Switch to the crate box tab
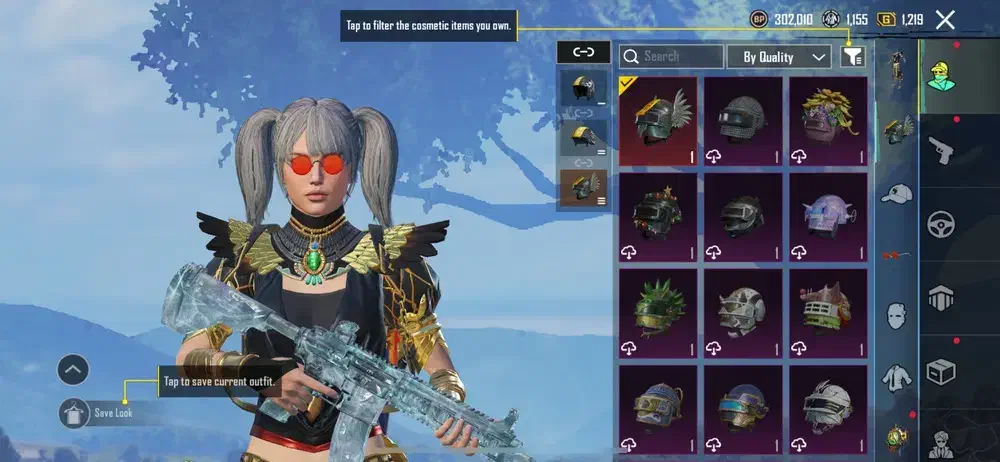 (941, 371)
